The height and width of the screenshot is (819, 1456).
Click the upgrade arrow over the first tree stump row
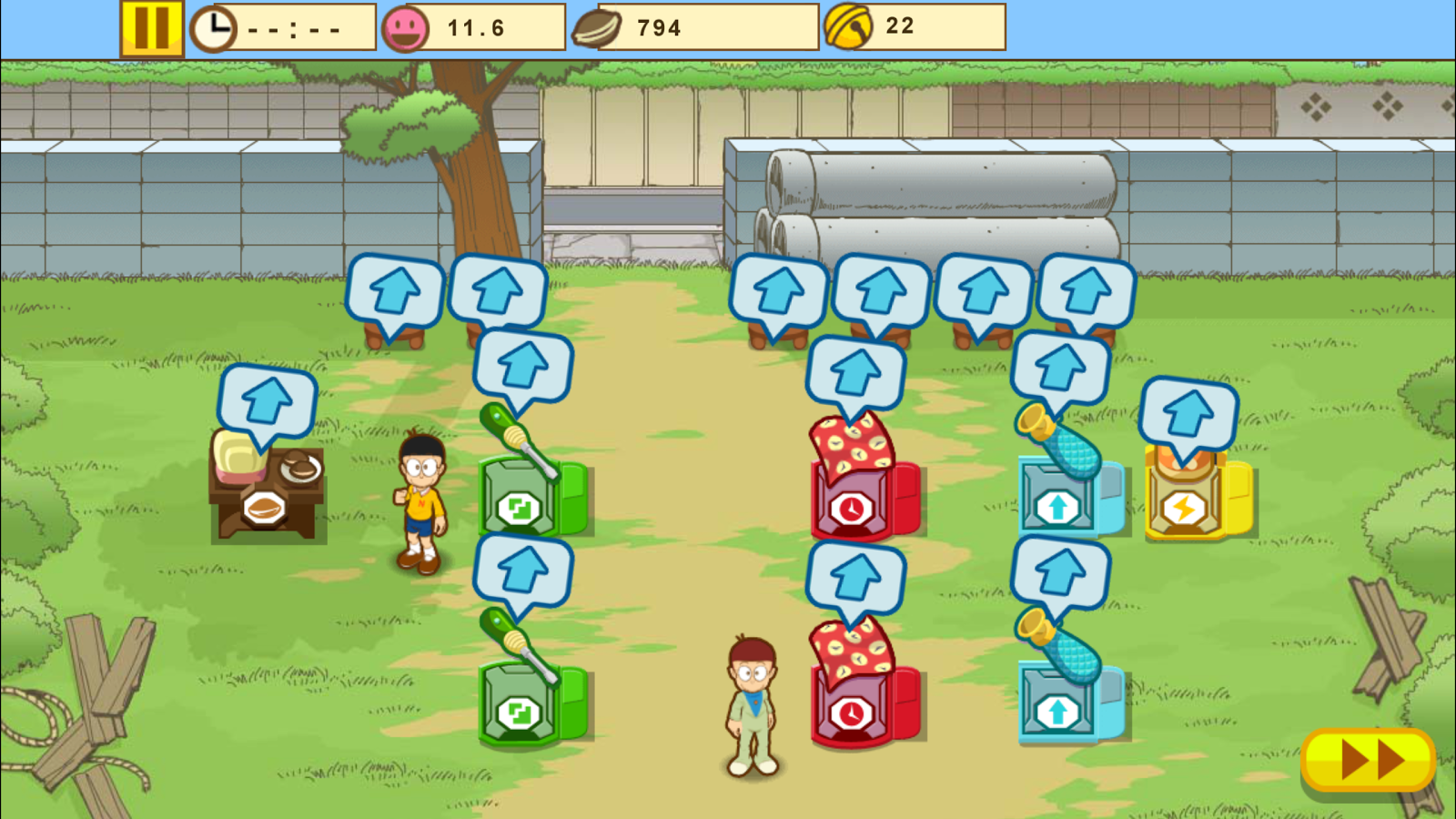click(395, 291)
